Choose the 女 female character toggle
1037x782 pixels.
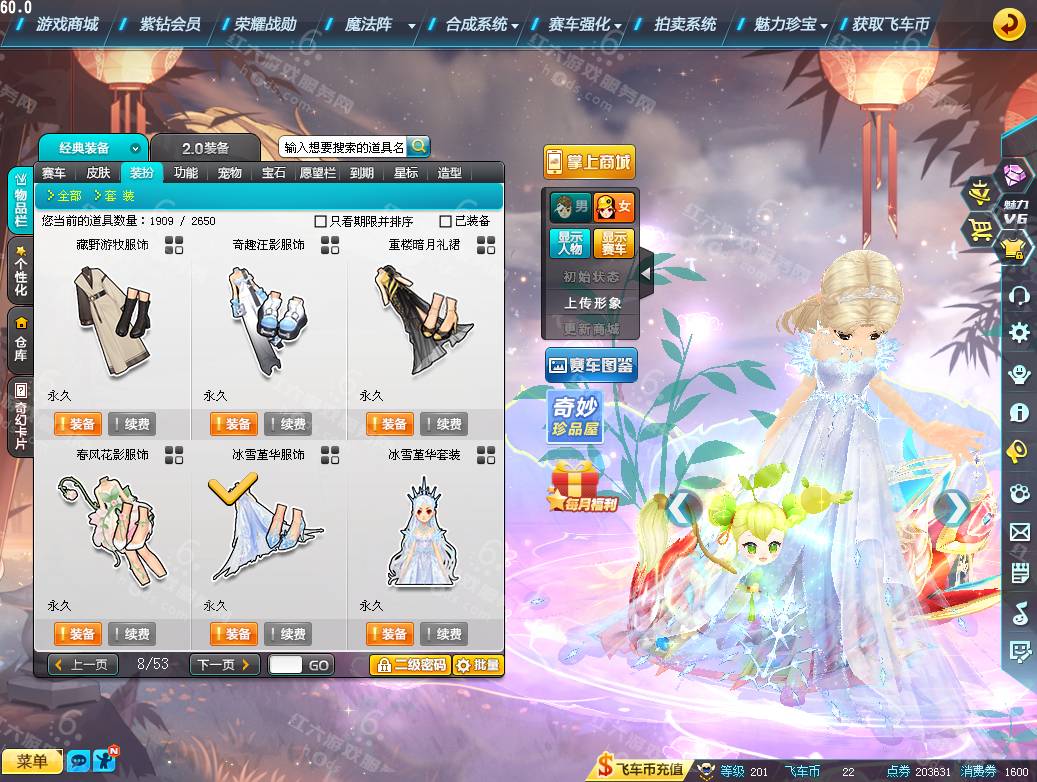pos(614,208)
